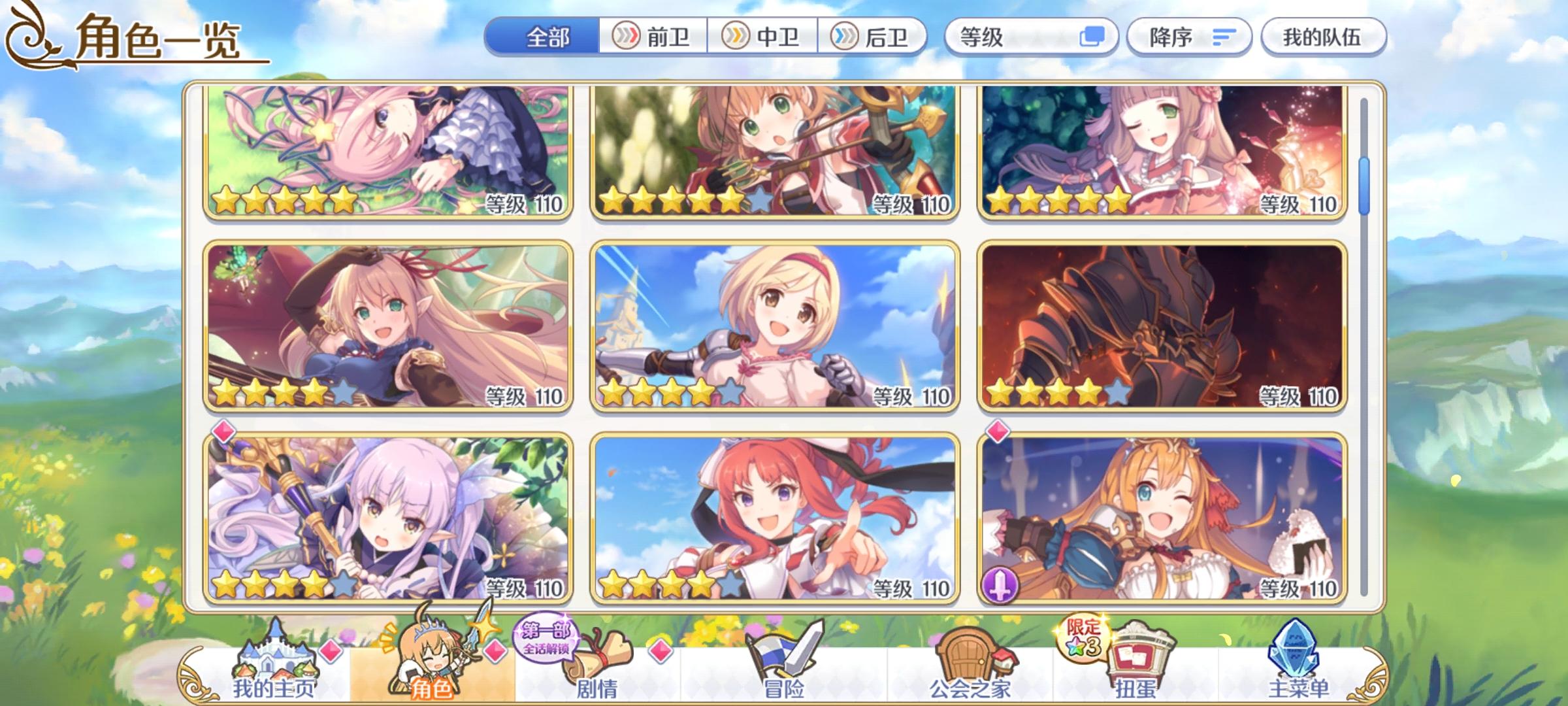Toggle the 全部 show-all filter
Screen dimensions: 1568x706
click(x=547, y=37)
